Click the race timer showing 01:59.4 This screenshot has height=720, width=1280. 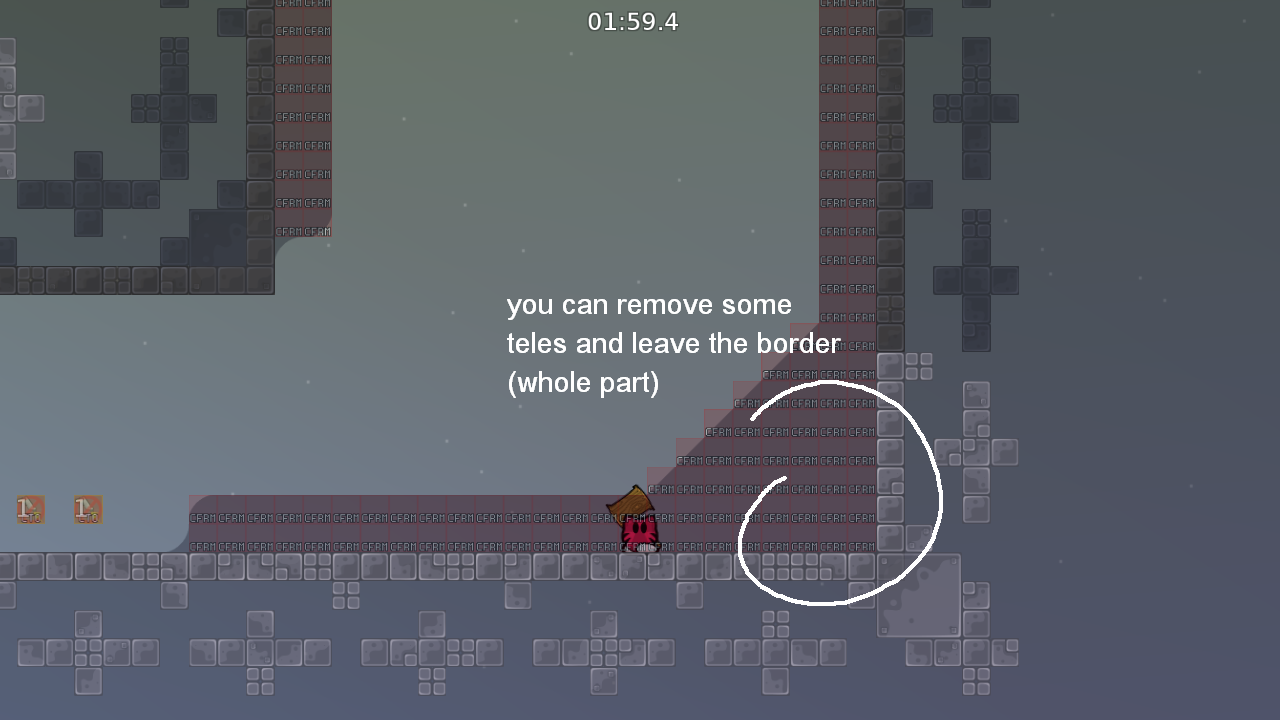coord(633,21)
